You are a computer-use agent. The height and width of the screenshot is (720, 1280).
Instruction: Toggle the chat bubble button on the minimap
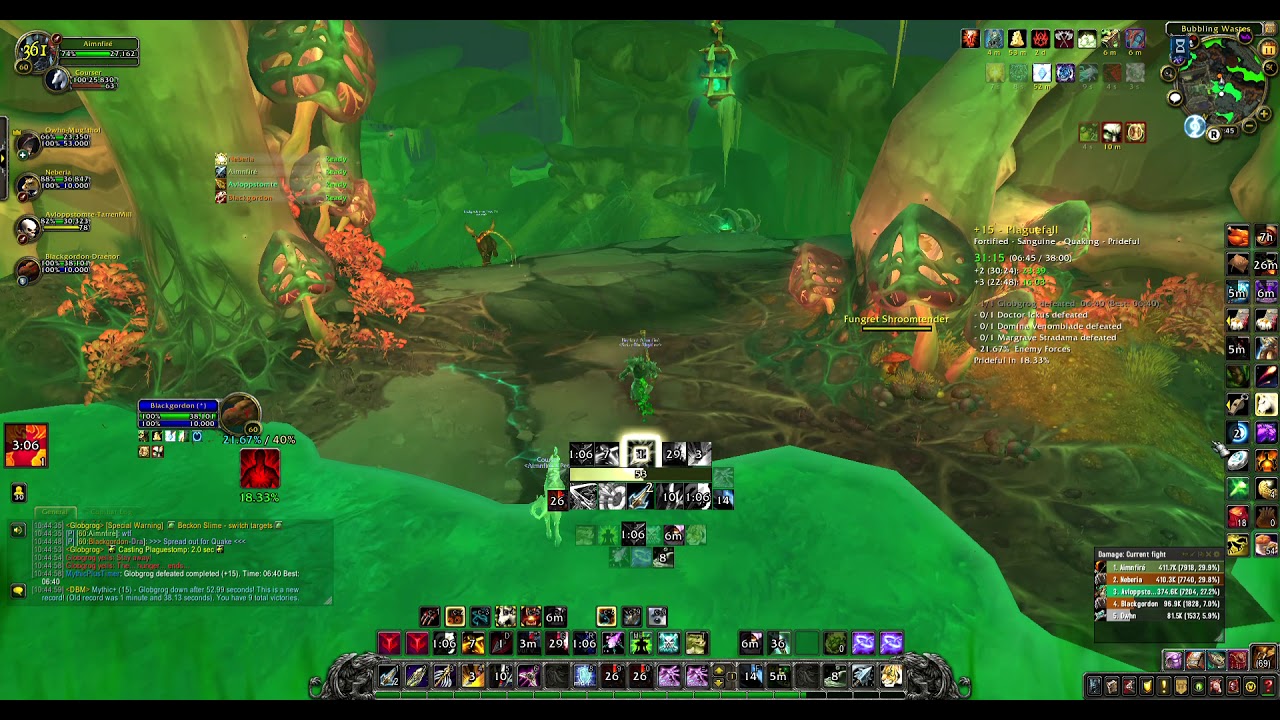coord(1174,98)
